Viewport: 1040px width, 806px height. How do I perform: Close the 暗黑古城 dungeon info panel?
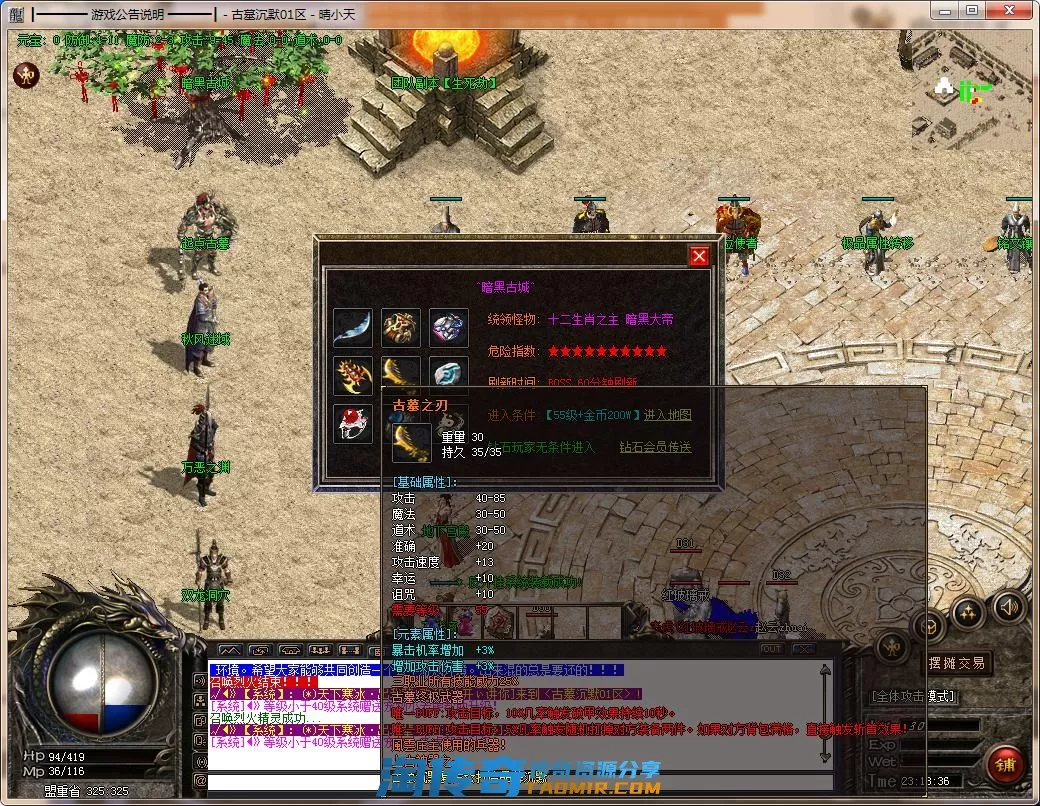click(699, 257)
